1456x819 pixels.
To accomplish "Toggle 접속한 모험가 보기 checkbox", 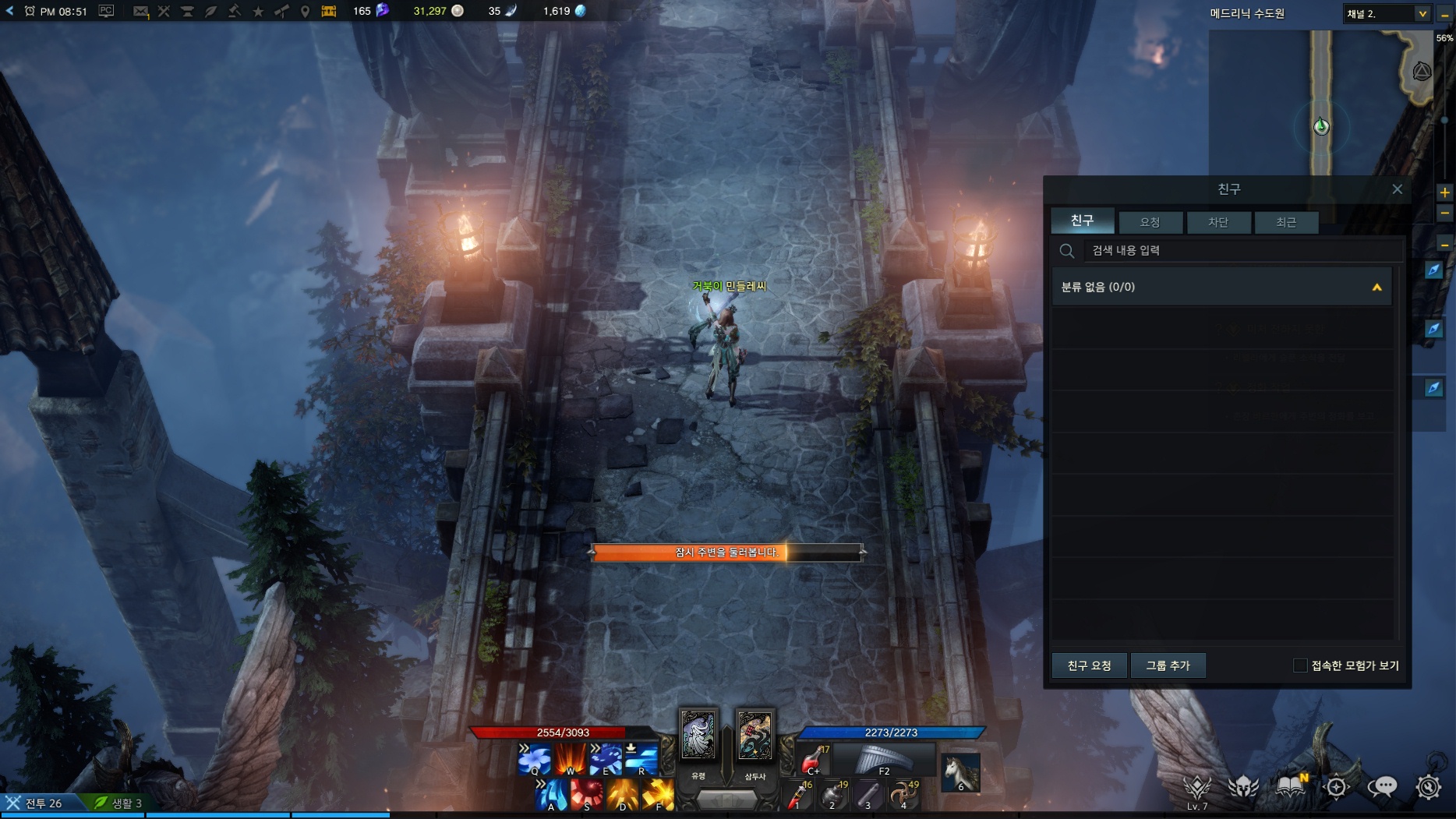I will pyautogui.click(x=1299, y=665).
